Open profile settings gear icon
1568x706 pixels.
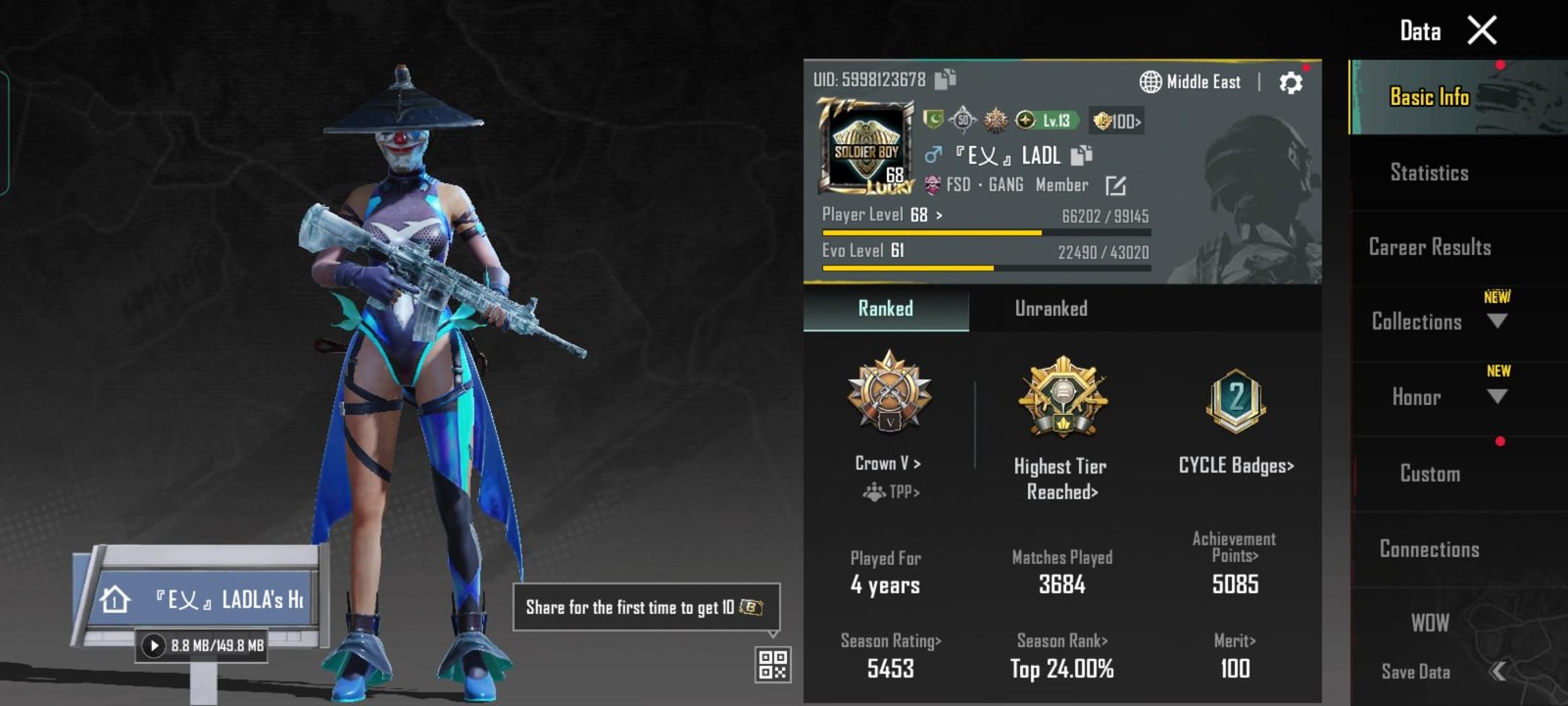(1291, 82)
